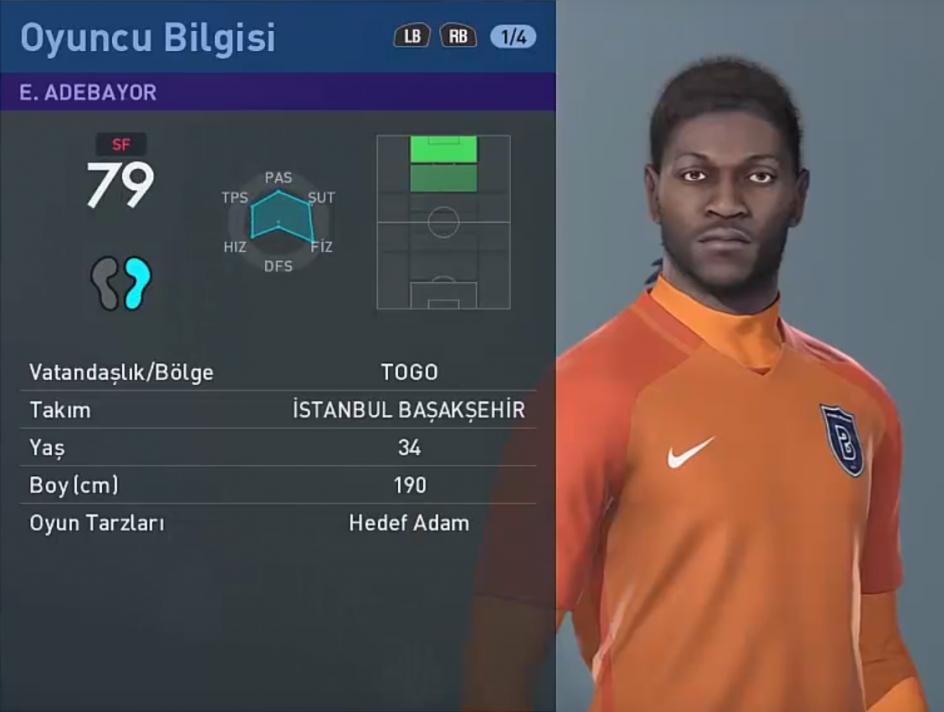The height and width of the screenshot is (712, 944).
Task: Select the Vatandaşlık/Bölge row
Action: click(x=278, y=372)
